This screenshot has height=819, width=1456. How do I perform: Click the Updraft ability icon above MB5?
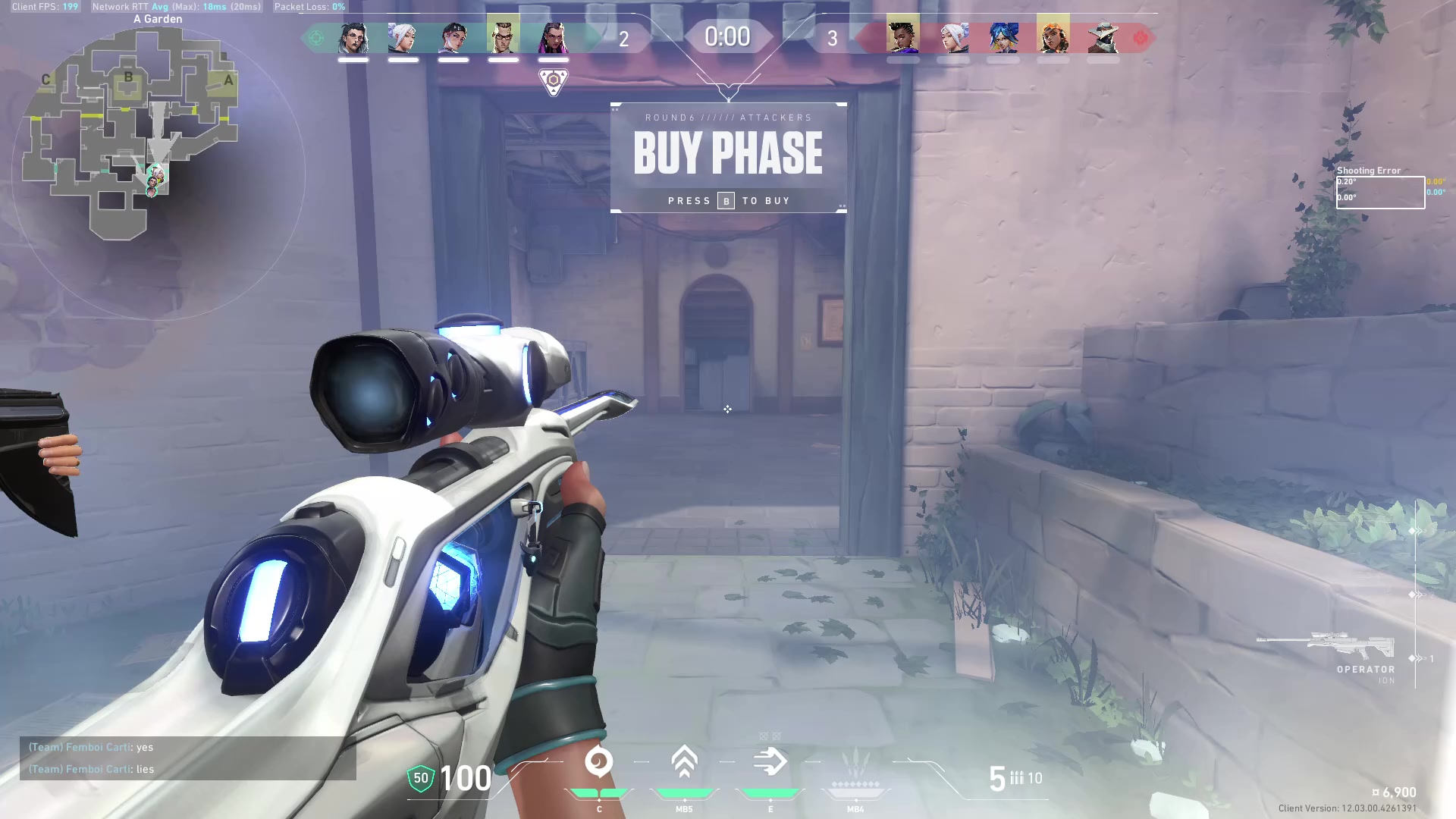tap(685, 762)
